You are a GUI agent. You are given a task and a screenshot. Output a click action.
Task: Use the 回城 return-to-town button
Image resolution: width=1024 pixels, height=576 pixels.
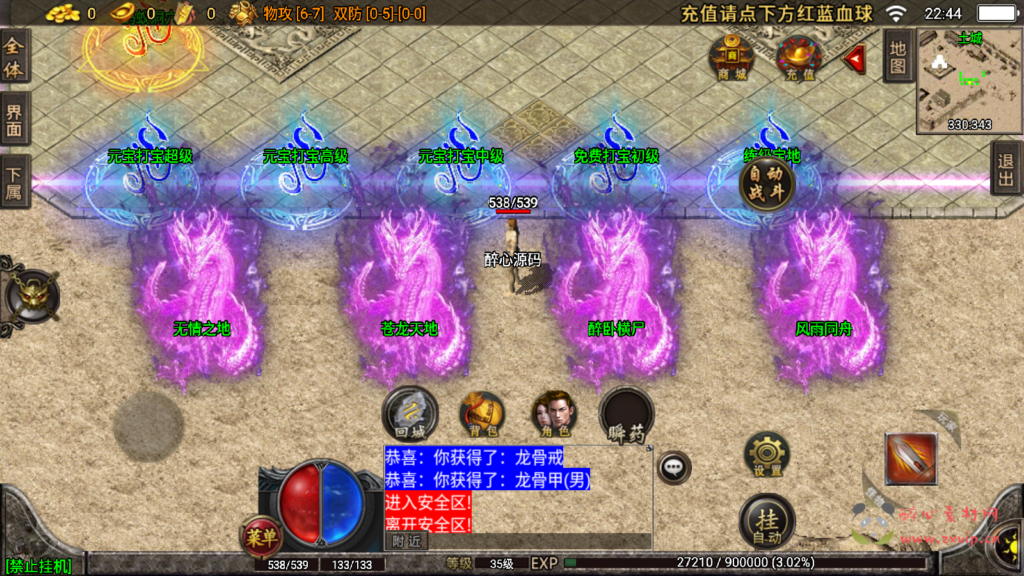point(410,414)
